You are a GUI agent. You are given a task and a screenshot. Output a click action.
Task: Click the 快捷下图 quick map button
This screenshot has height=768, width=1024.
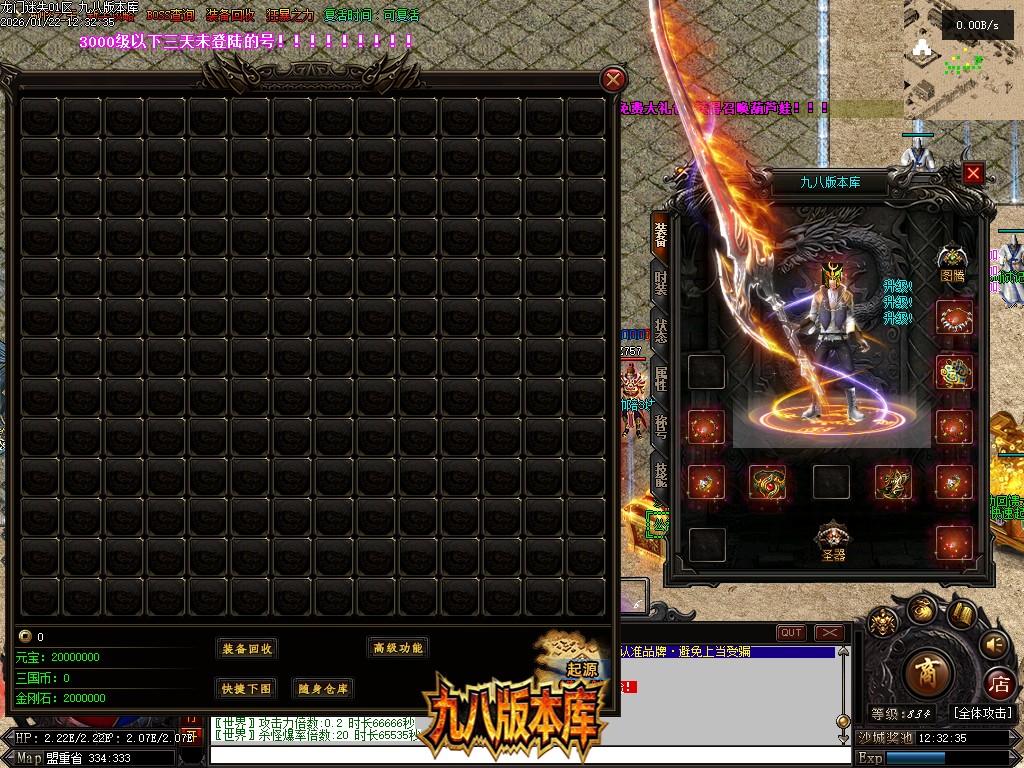coord(246,688)
